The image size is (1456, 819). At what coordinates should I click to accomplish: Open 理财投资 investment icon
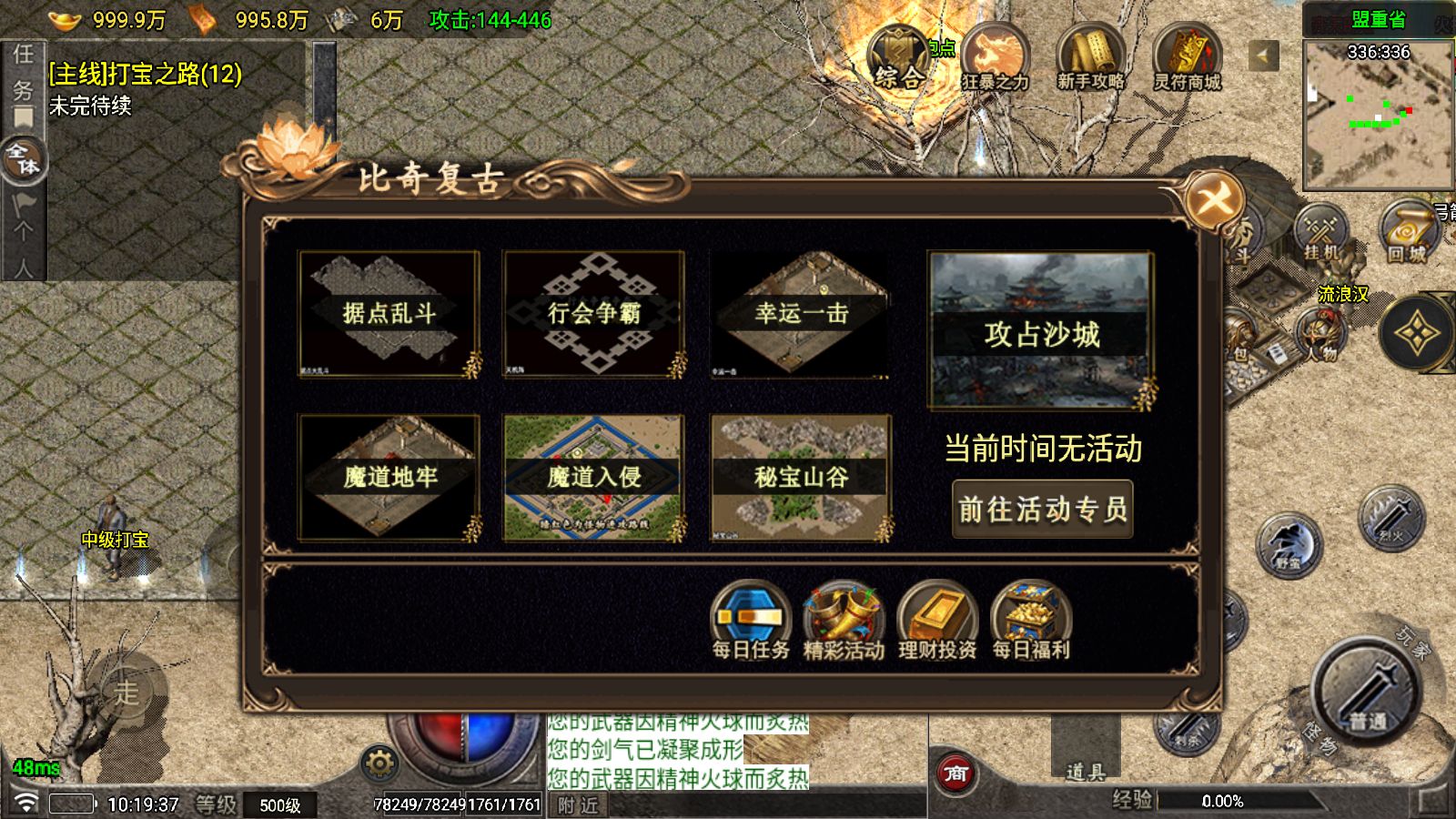(937, 619)
